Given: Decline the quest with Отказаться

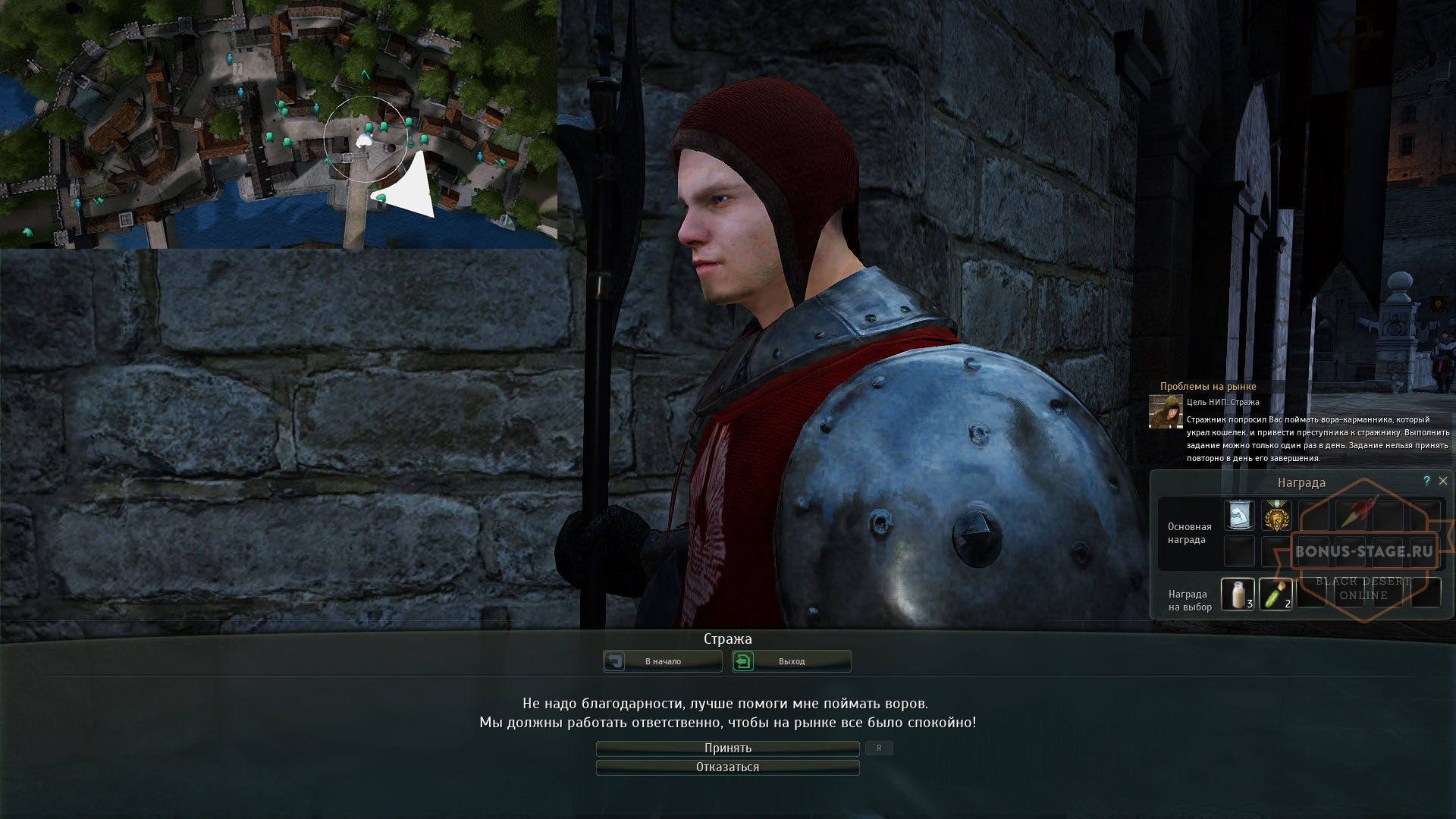Looking at the screenshot, I should pos(727,767).
